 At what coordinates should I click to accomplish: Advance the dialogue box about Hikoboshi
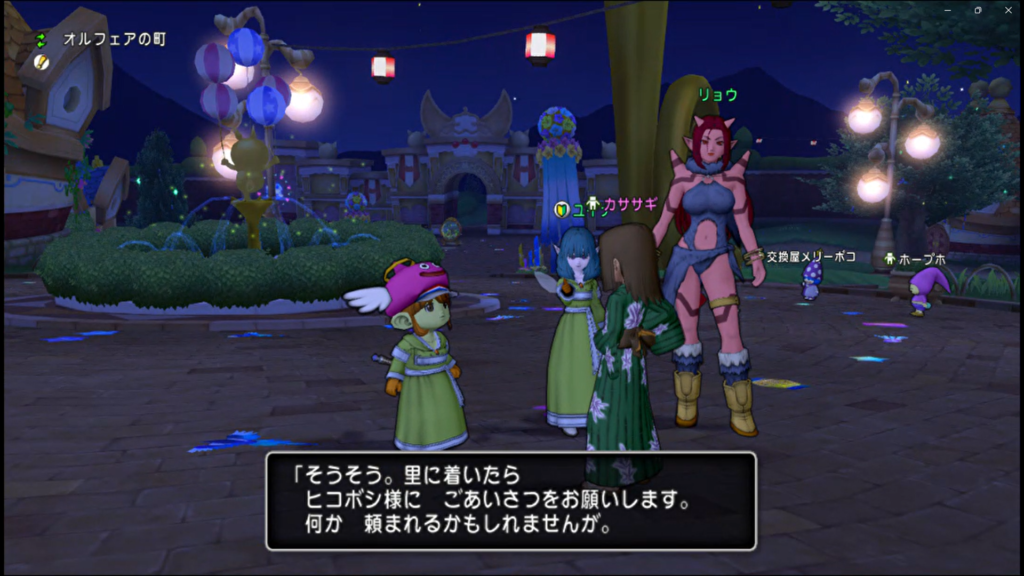click(x=510, y=500)
